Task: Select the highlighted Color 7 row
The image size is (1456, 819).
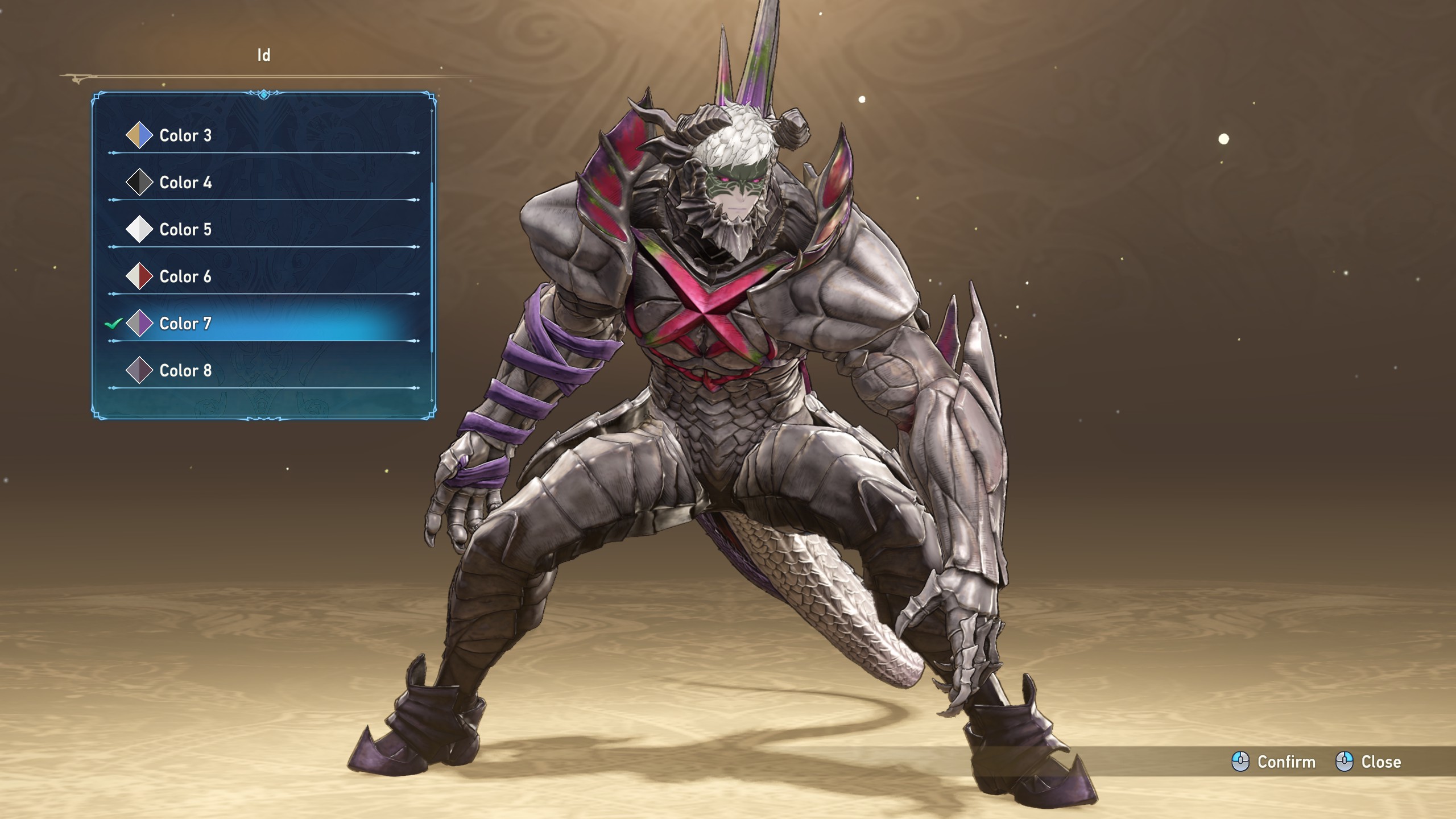Action: [185, 324]
